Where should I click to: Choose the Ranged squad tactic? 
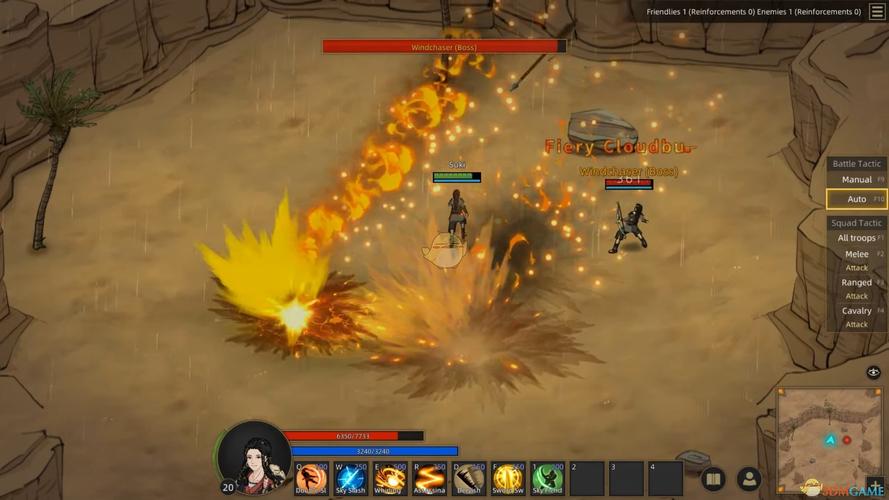pyautogui.click(x=857, y=288)
